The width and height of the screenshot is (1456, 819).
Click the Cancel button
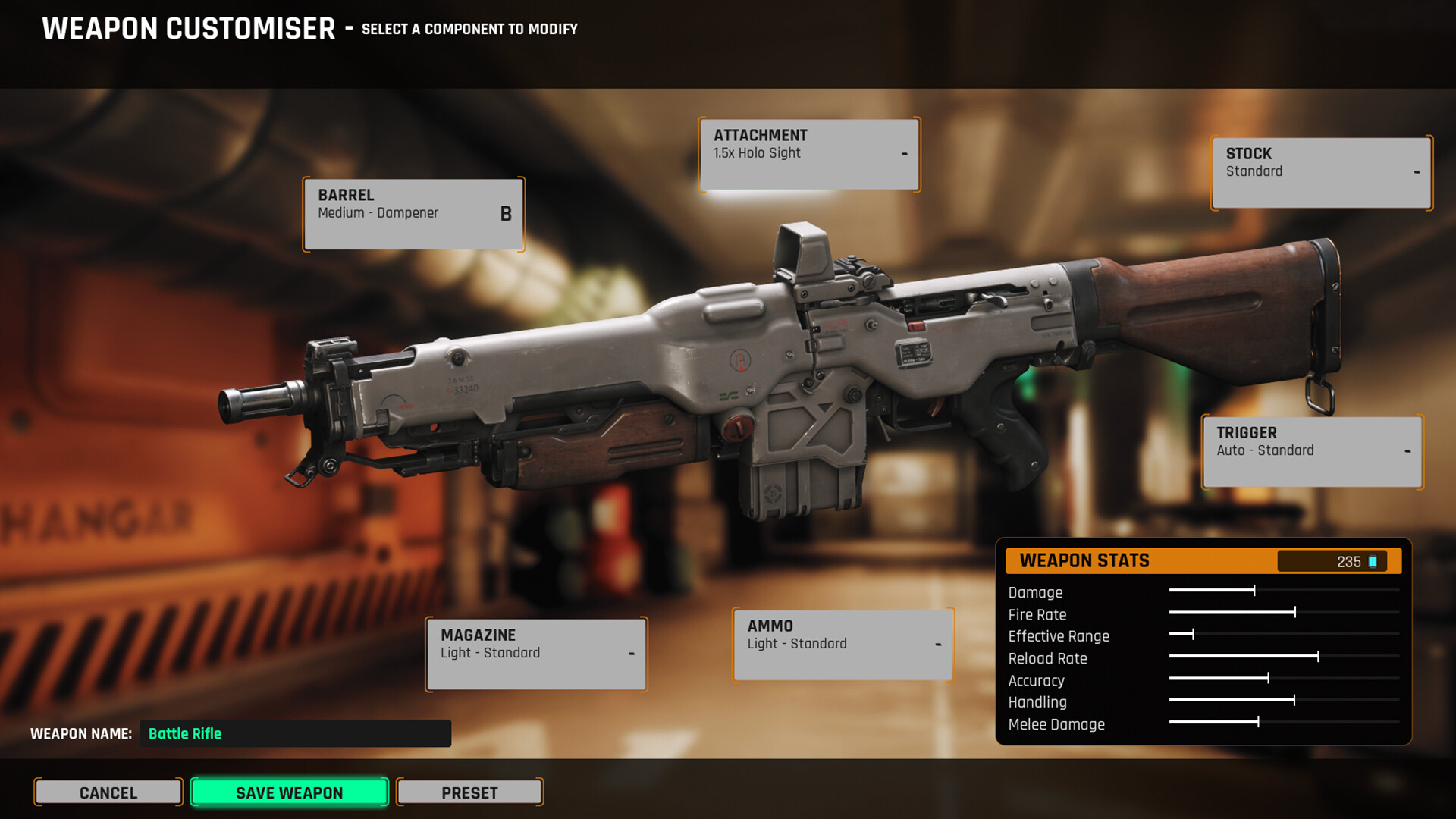(108, 792)
